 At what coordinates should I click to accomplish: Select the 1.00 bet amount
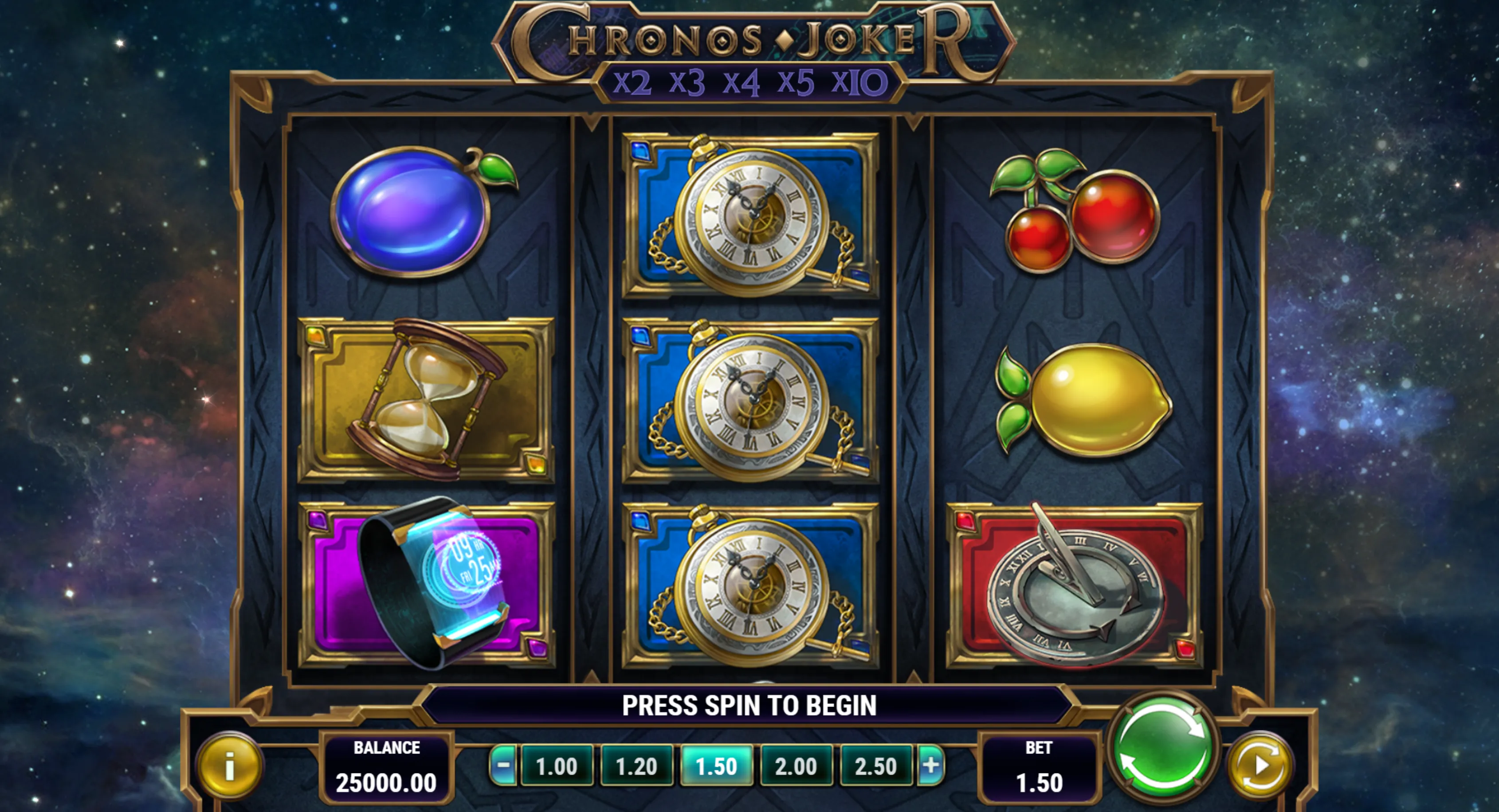[556, 766]
